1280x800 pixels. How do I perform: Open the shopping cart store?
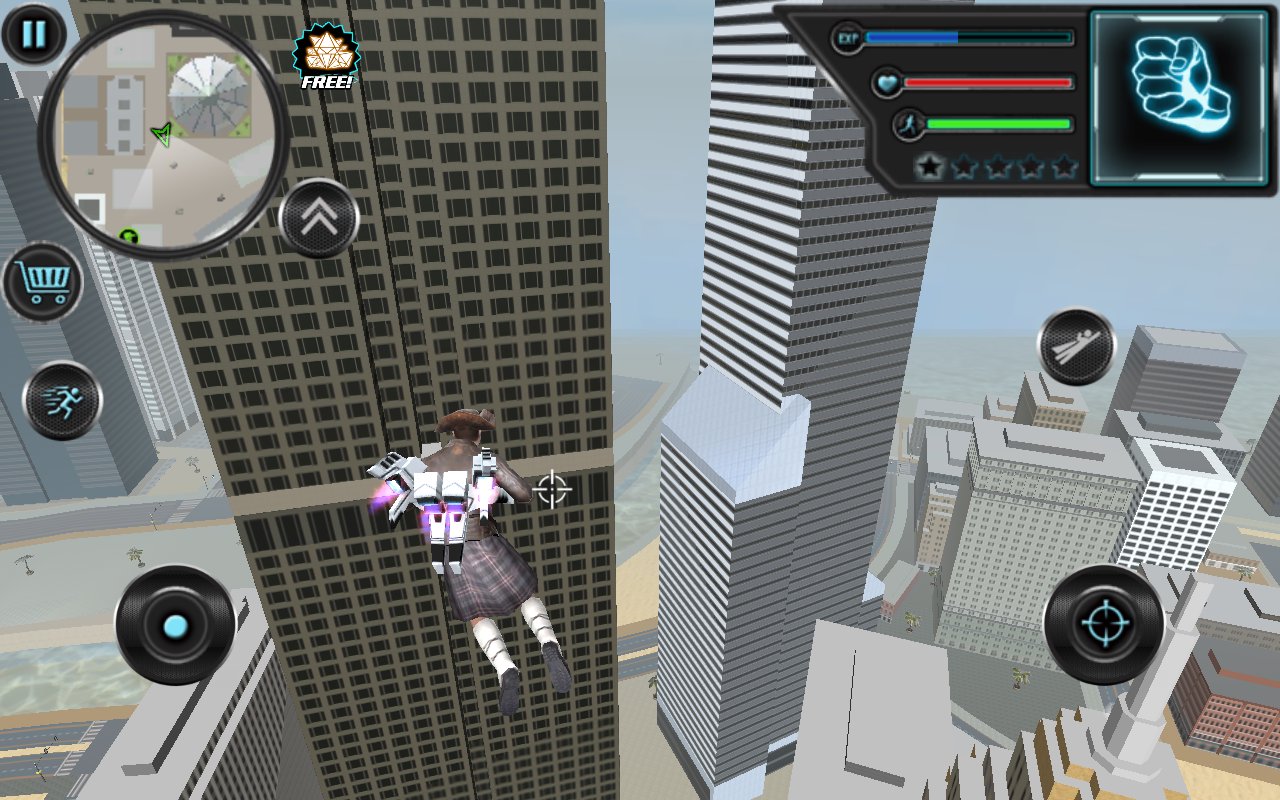click(x=42, y=282)
